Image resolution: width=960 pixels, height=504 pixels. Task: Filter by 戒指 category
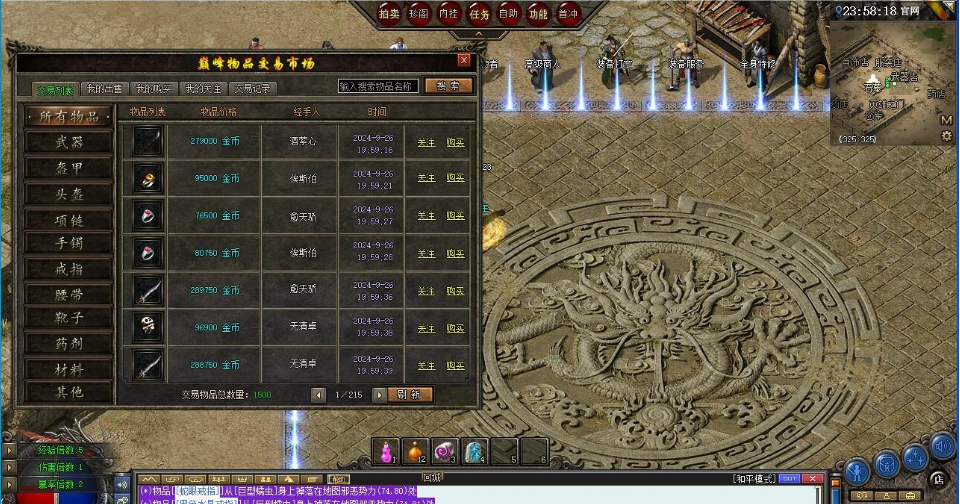[x=69, y=268]
